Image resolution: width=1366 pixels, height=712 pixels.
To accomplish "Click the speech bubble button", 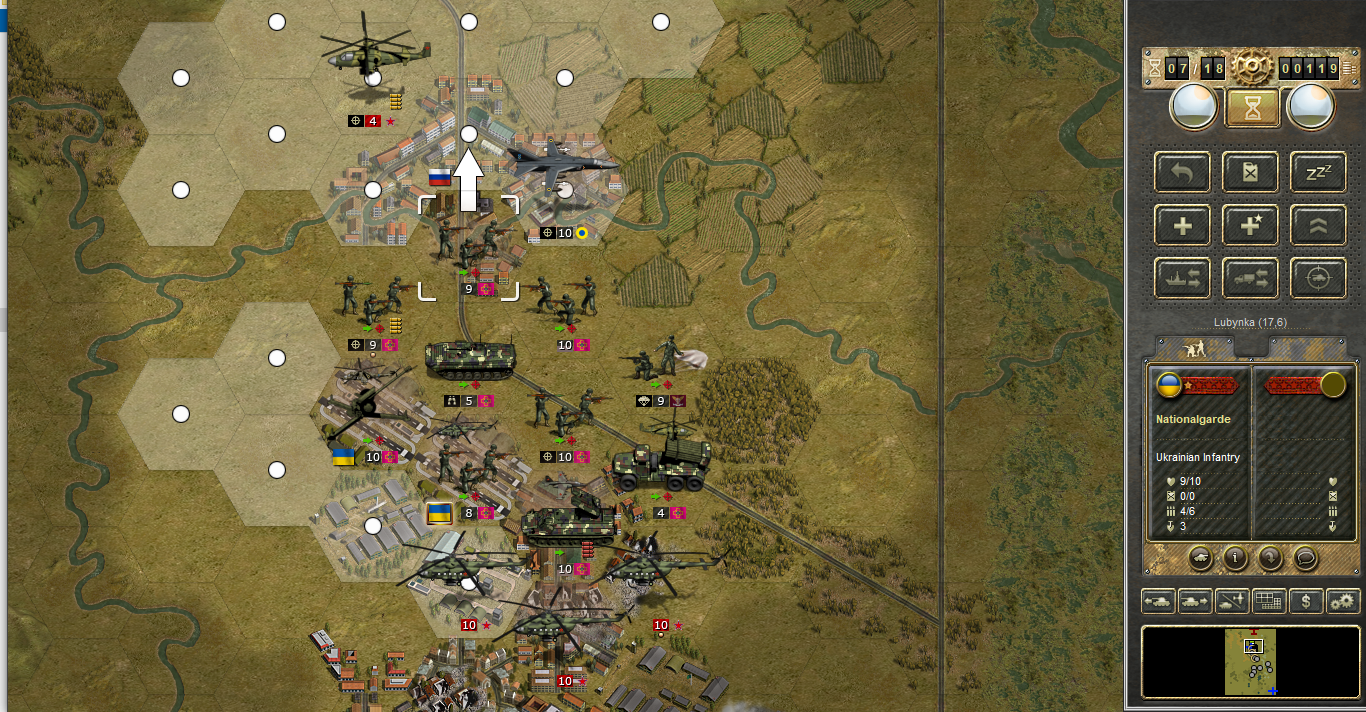I will [1304, 558].
